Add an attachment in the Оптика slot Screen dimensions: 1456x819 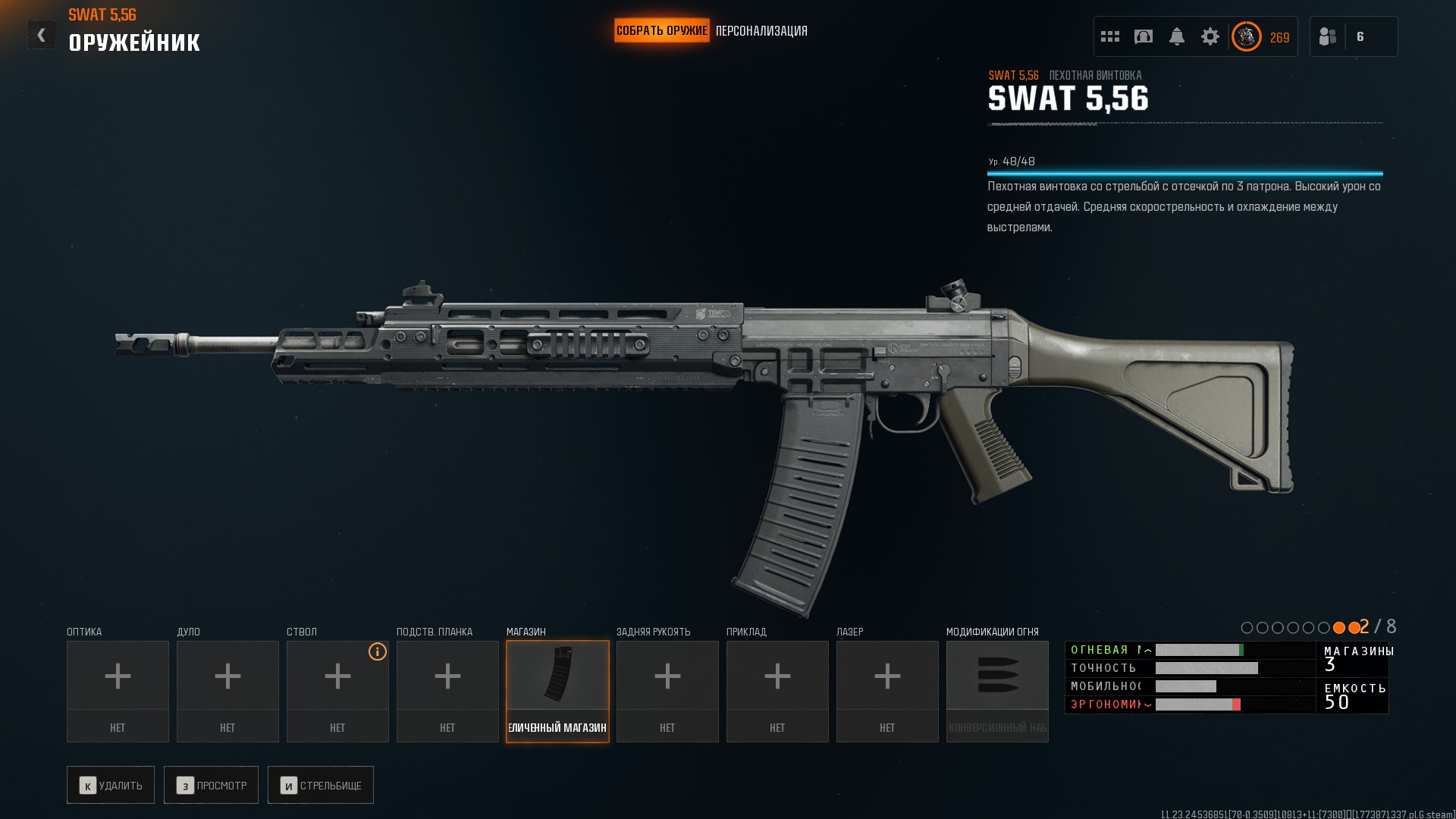(x=118, y=691)
